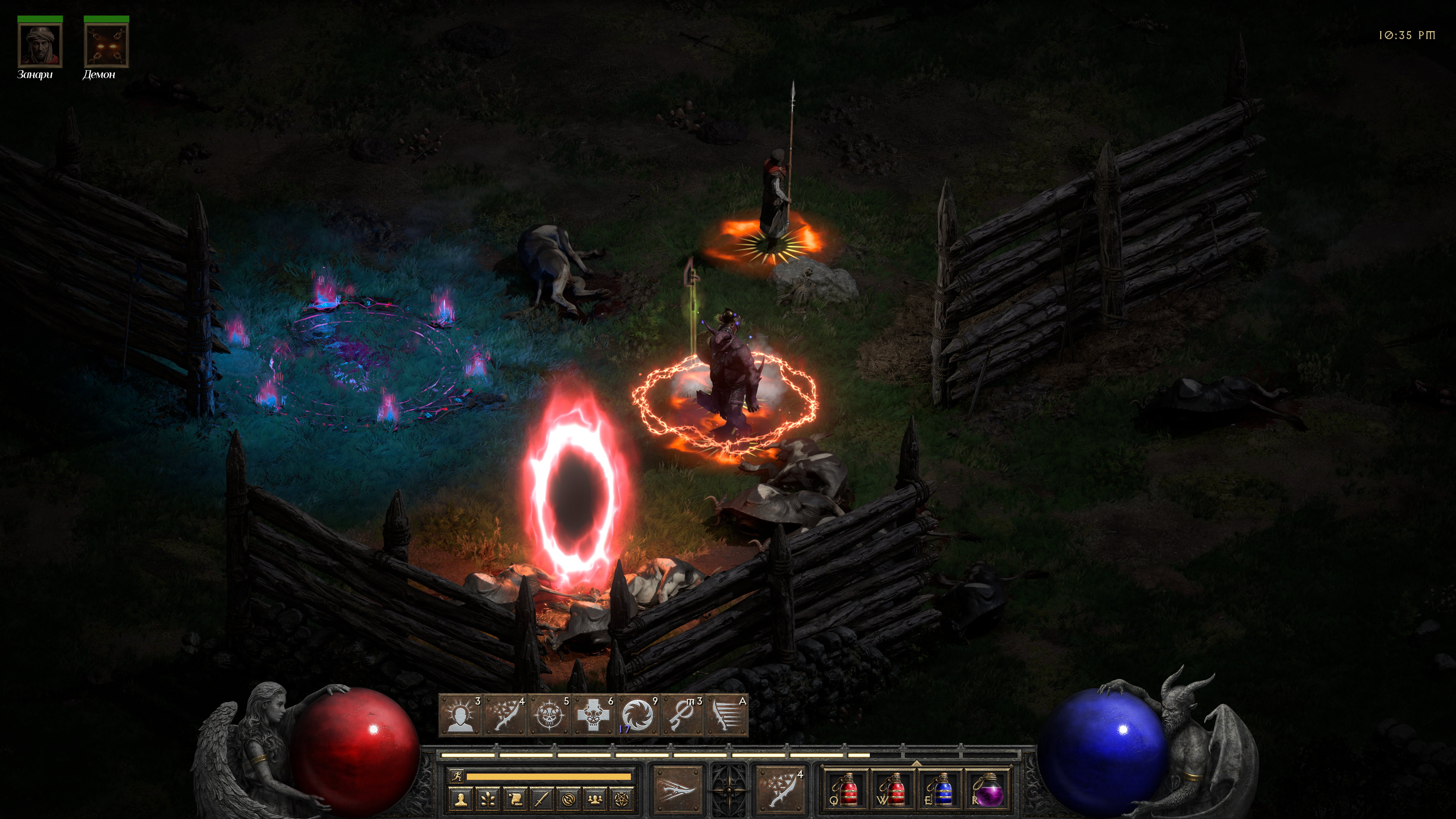The height and width of the screenshot is (819, 1456).
Task: Open the quest log scroll icon
Action: tap(515, 799)
